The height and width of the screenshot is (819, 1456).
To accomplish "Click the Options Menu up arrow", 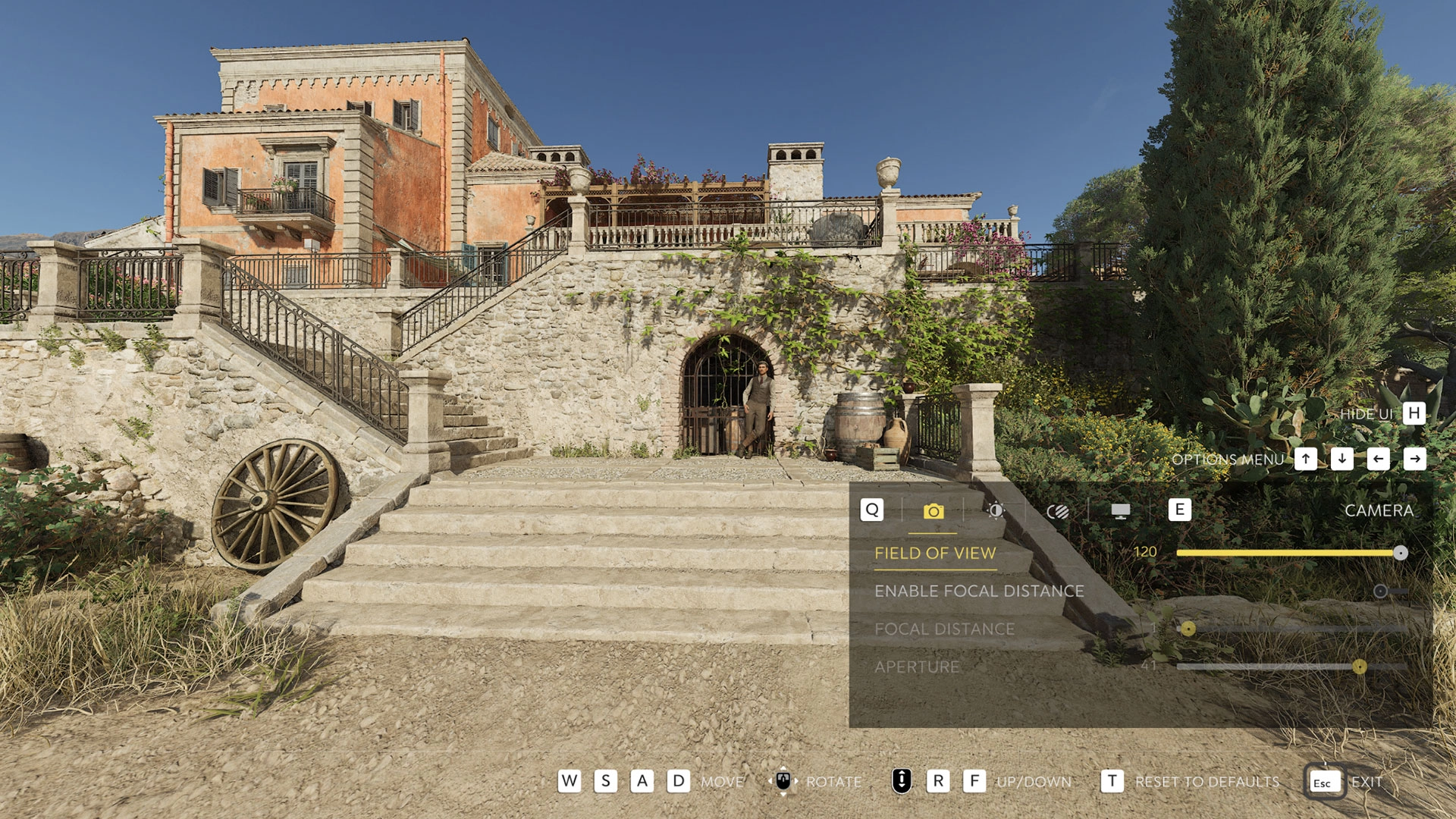I will 1307,459.
